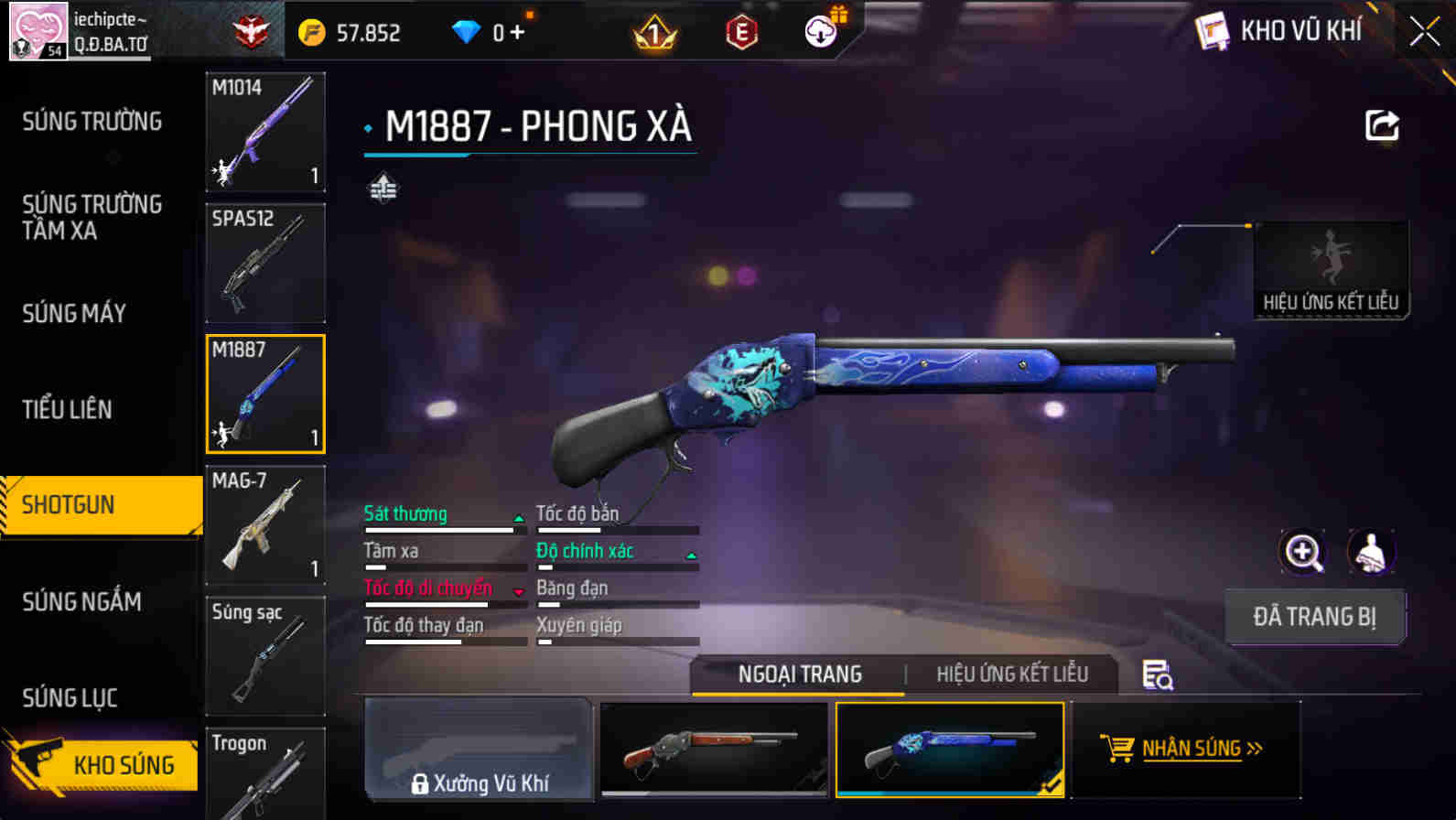Share the M1887 Phong Xà skin
The image size is (1456, 820).
click(1382, 125)
